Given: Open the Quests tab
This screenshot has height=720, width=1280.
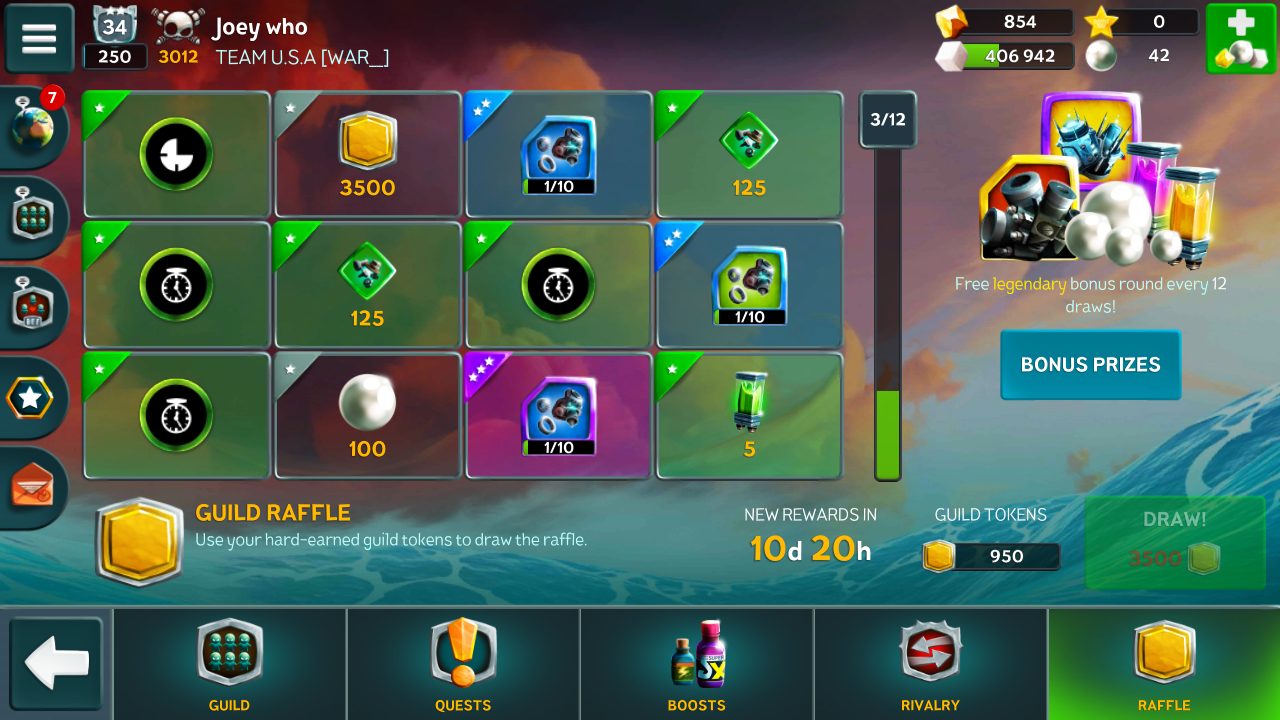Looking at the screenshot, I should click(x=463, y=664).
